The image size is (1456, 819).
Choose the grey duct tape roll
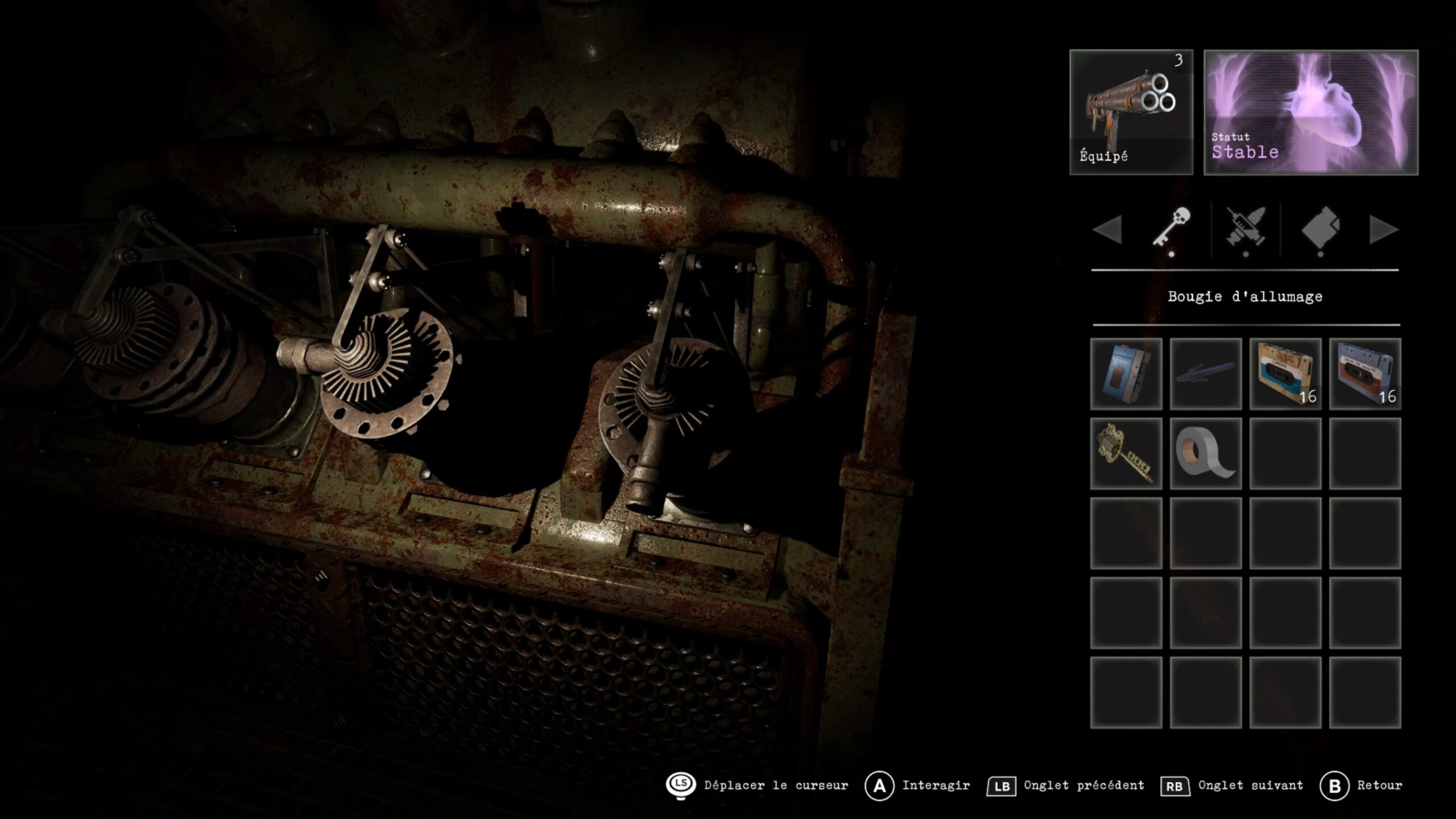(1205, 453)
